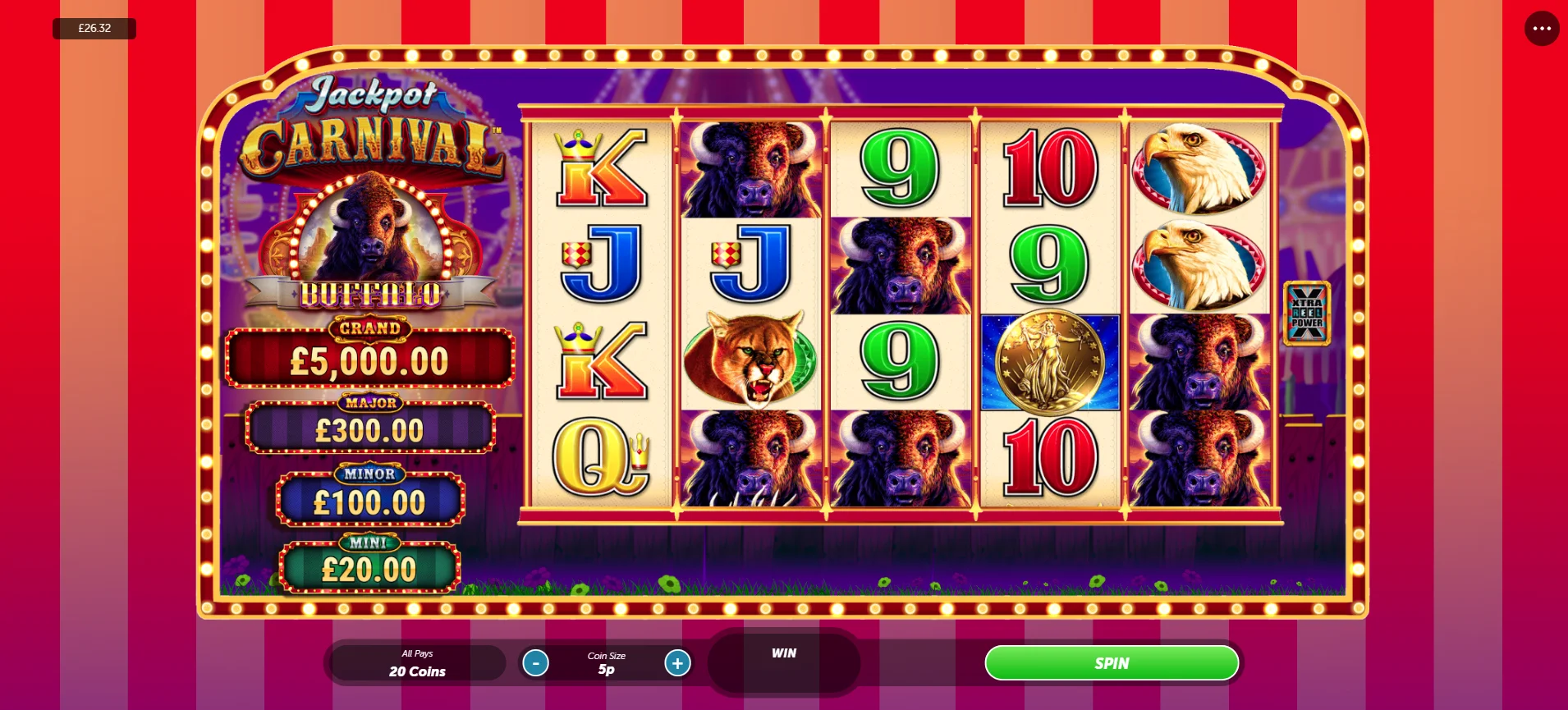This screenshot has height=710, width=1568.
Task: Increase the coin size with plus button
Action: point(677,662)
